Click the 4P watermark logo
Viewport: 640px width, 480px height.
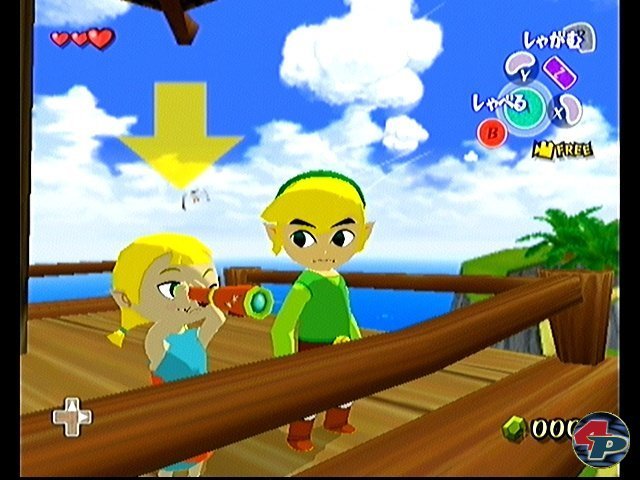600,440
